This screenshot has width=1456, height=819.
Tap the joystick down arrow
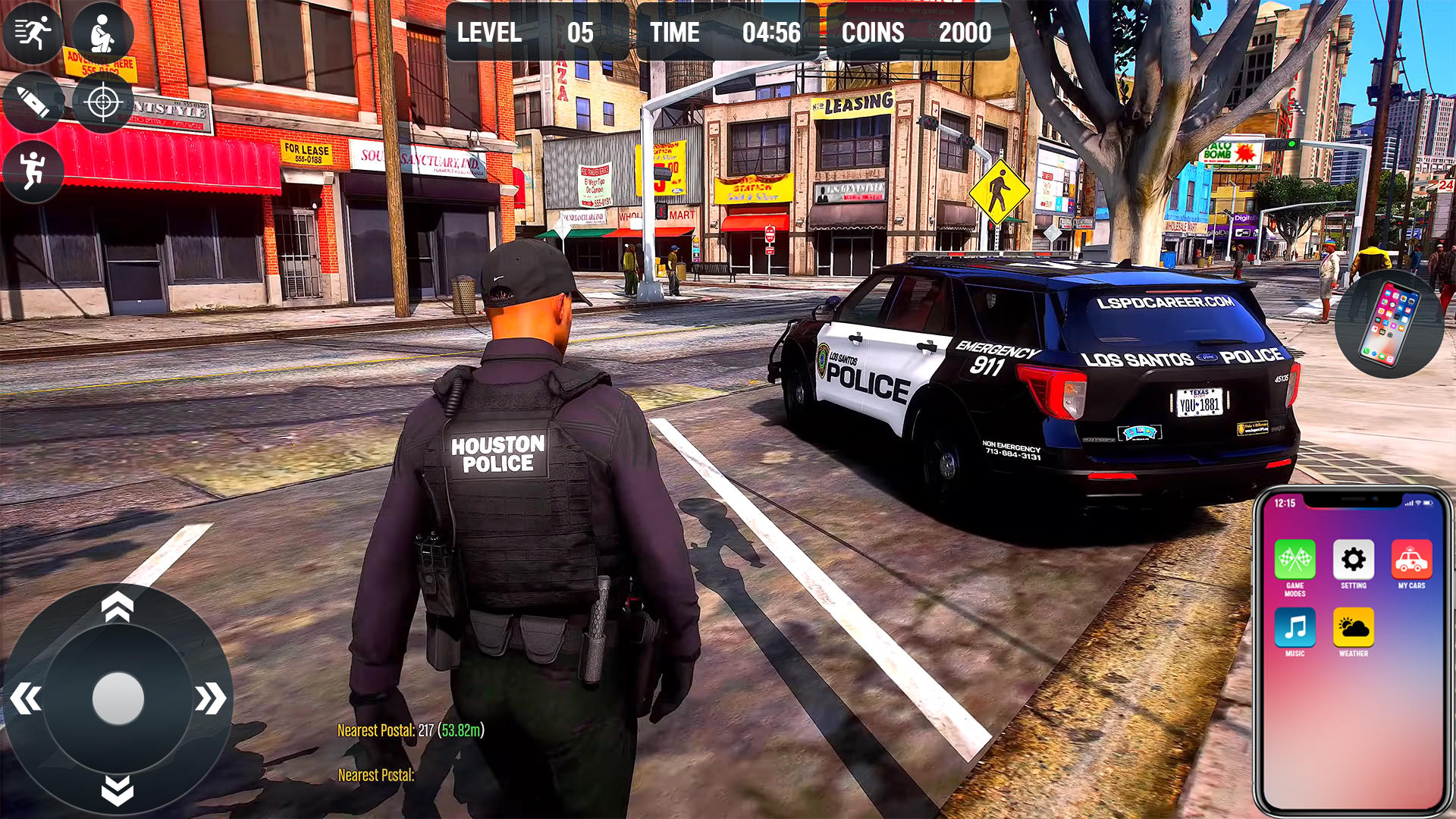point(118,790)
